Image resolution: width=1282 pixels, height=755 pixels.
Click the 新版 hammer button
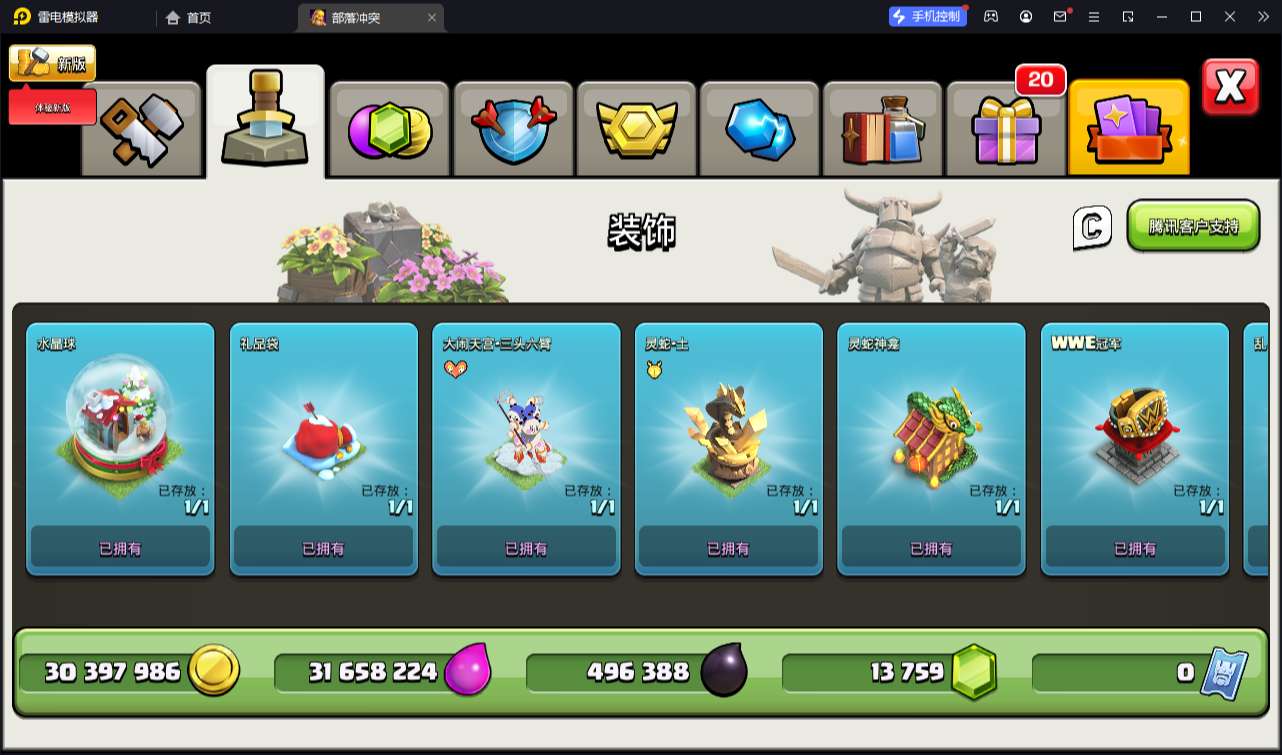[x=53, y=63]
